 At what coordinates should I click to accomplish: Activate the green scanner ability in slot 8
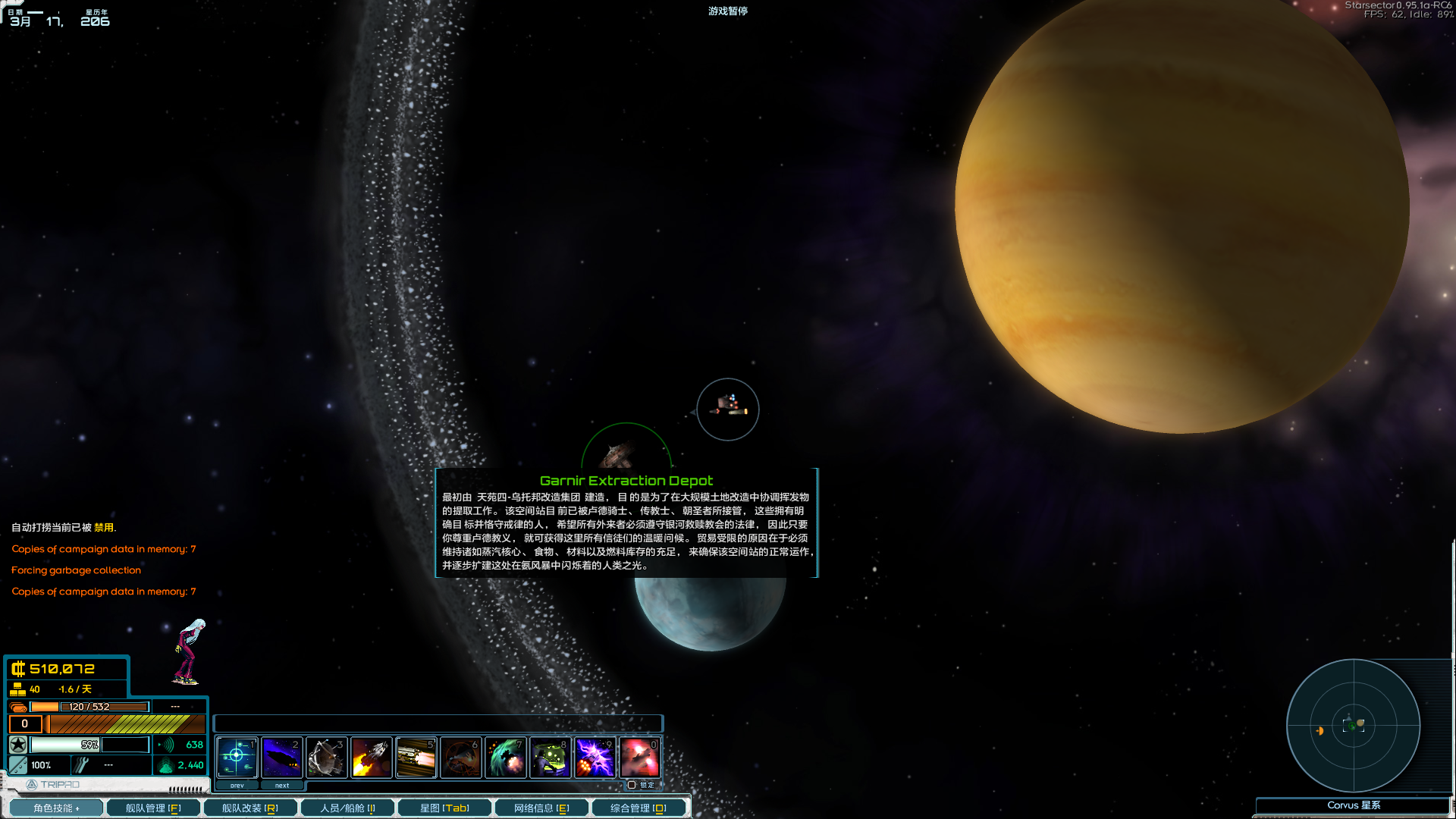tap(550, 757)
